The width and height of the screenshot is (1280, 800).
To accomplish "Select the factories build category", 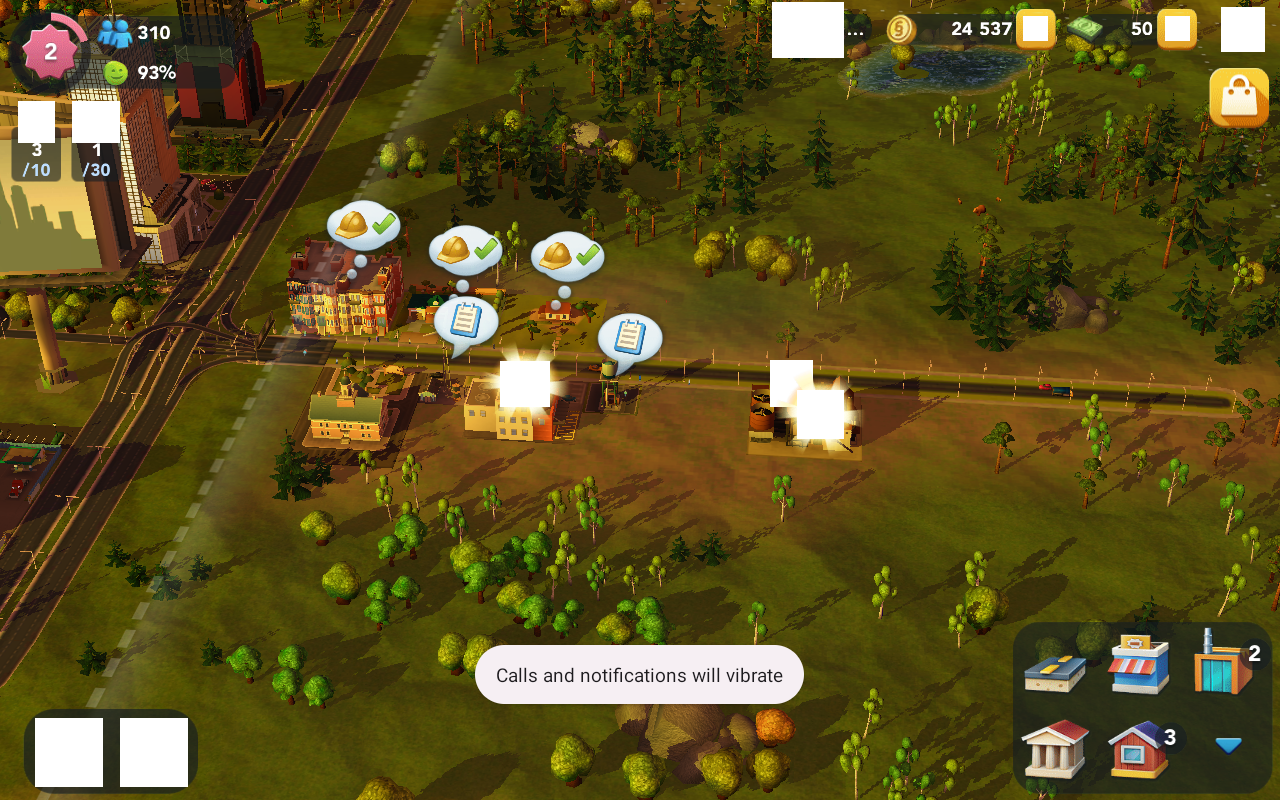I will pos(1224,663).
